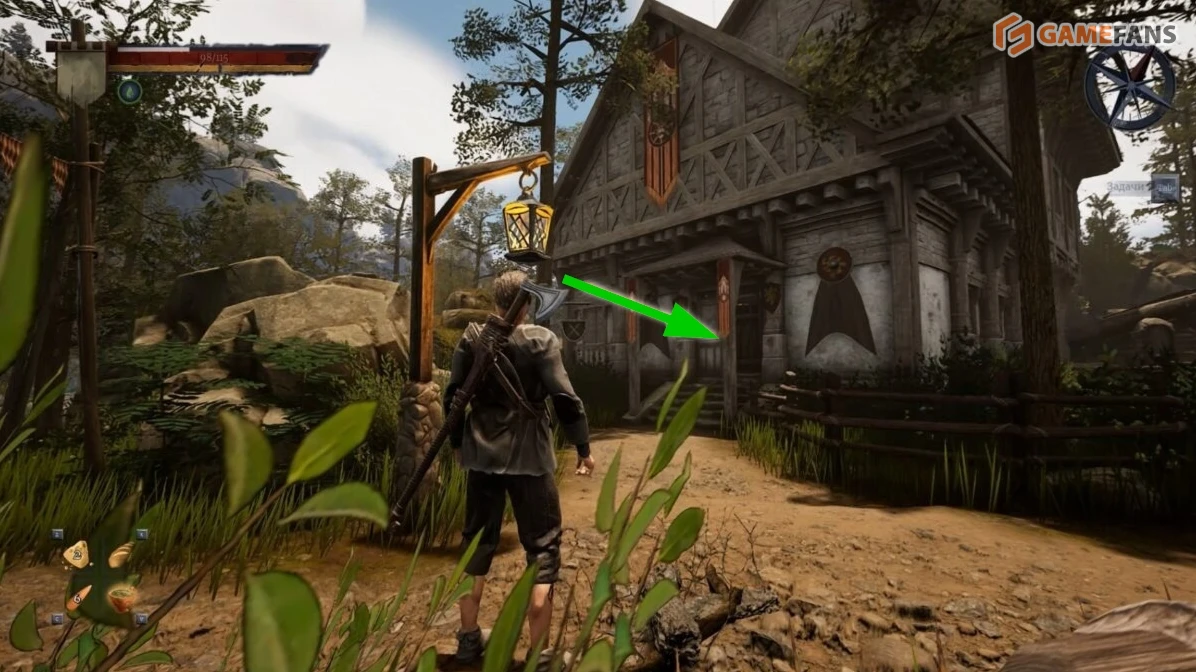Click the GAMEFANS watermark logo
The width and height of the screenshot is (1196, 672).
(x=1083, y=35)
